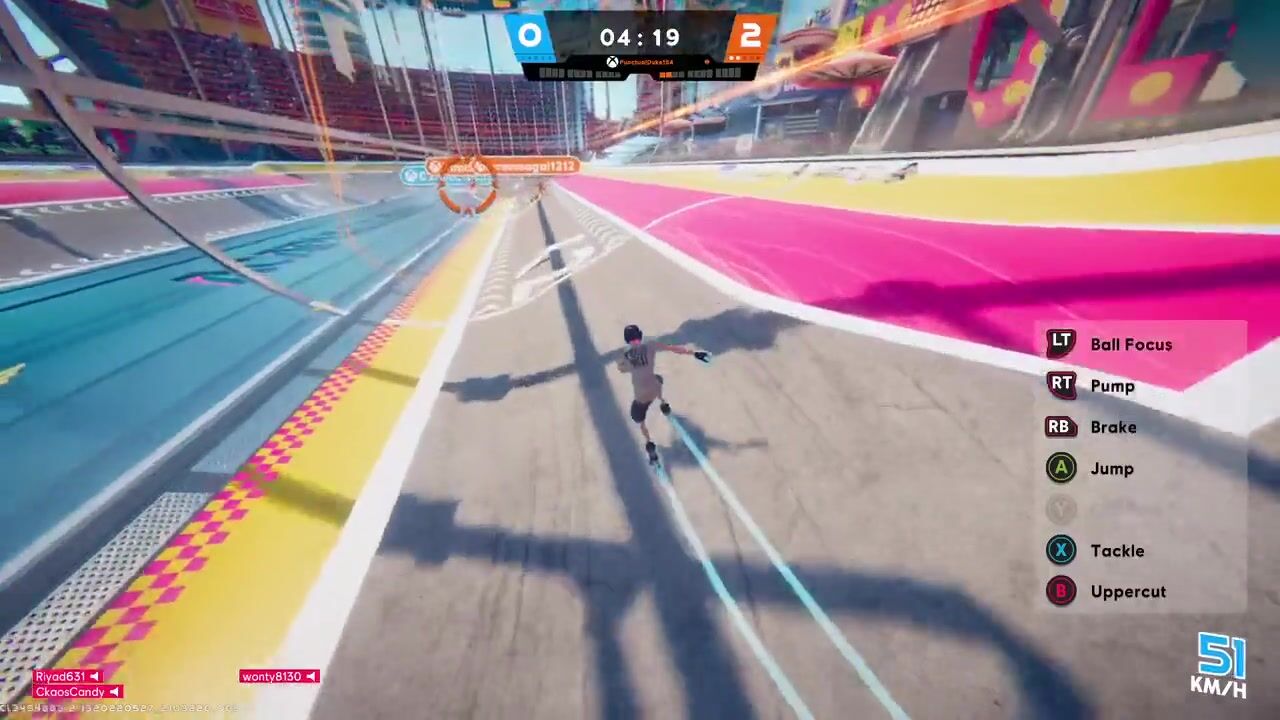This screenshot has width=1280, height=720.
Task: Select the CkaosCandy player name tag
Action: coord(77,692)
